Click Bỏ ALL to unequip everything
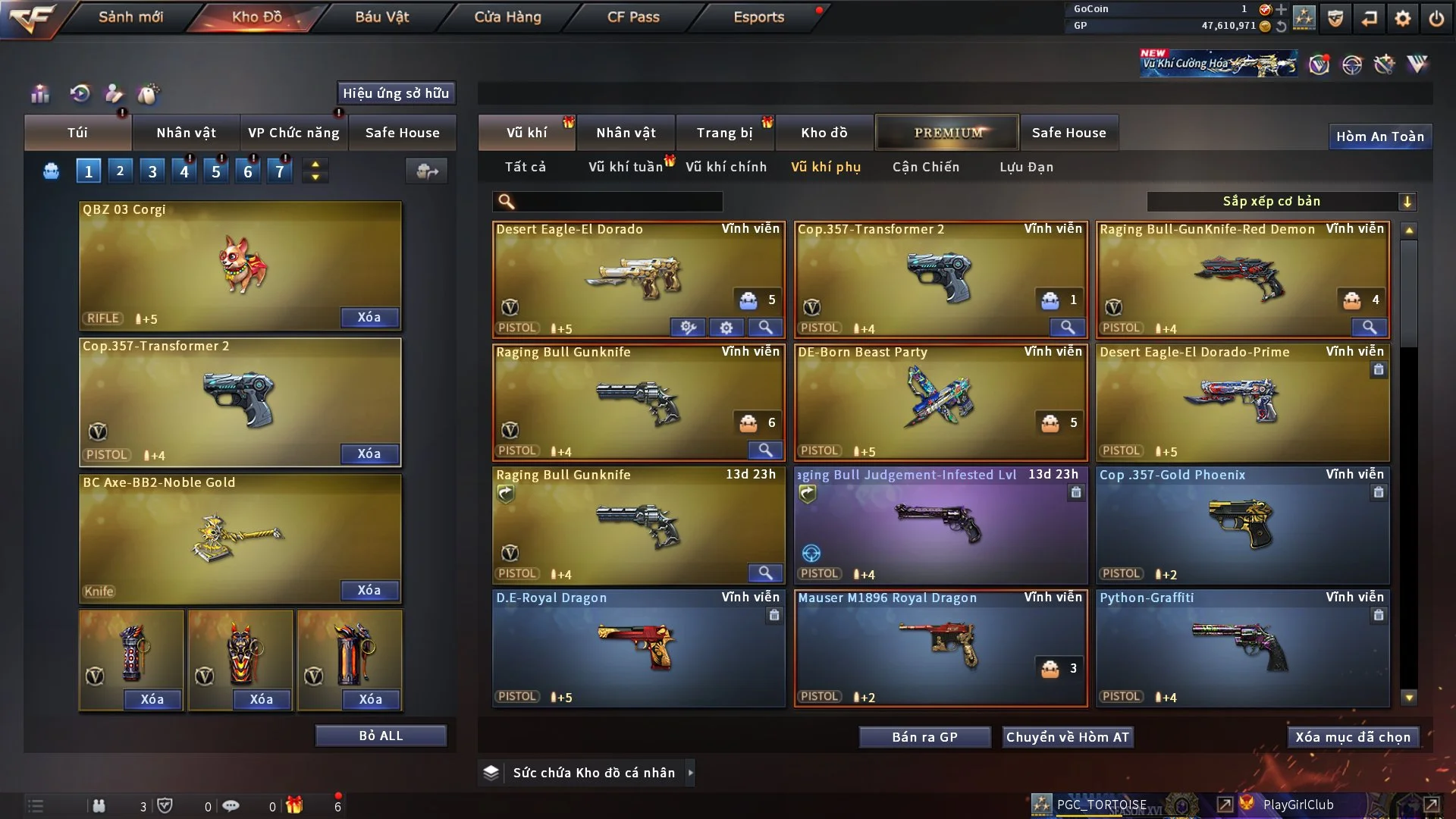Viewport: 1456px width, 819px height. pos(381,736)
